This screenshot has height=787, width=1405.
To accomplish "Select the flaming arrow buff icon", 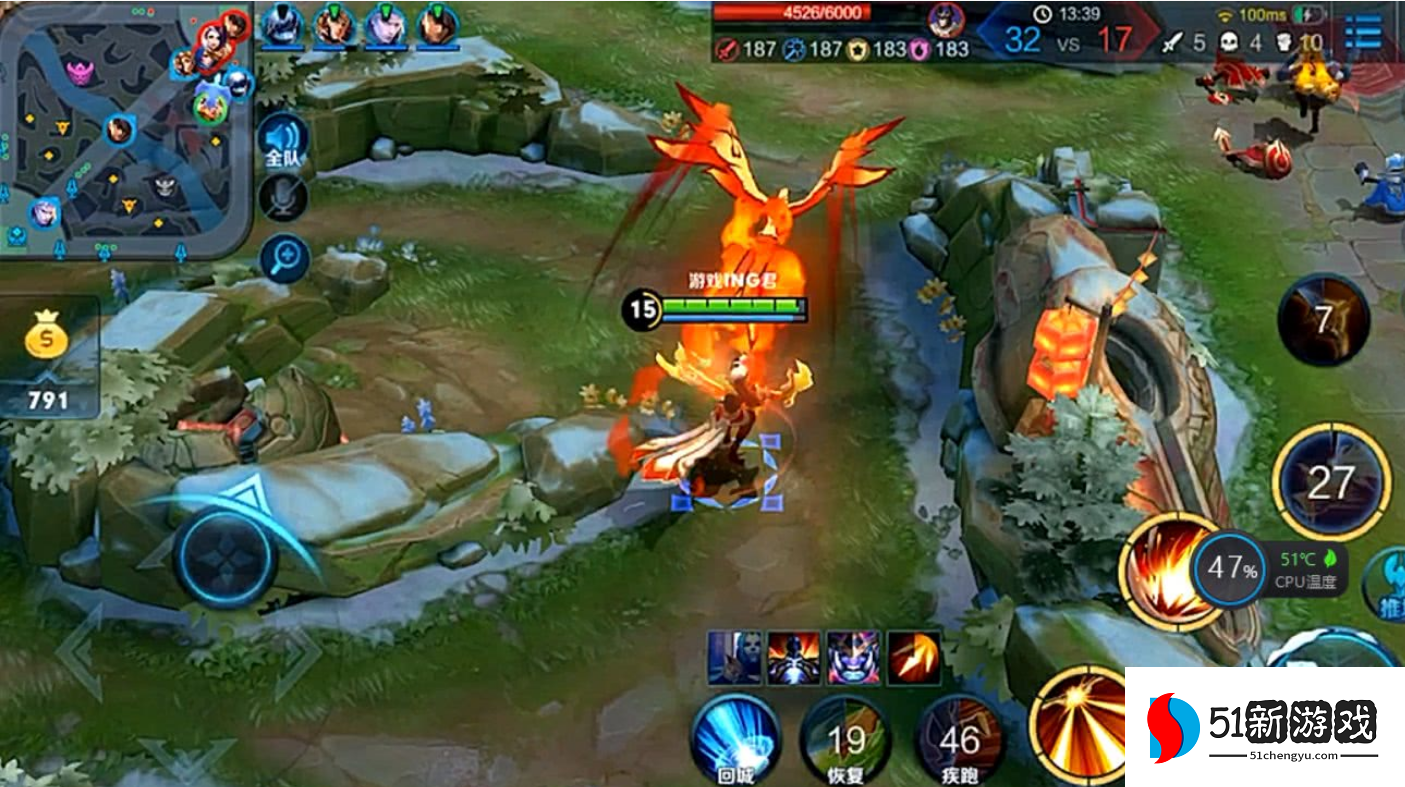I will [x=913, y=658].
